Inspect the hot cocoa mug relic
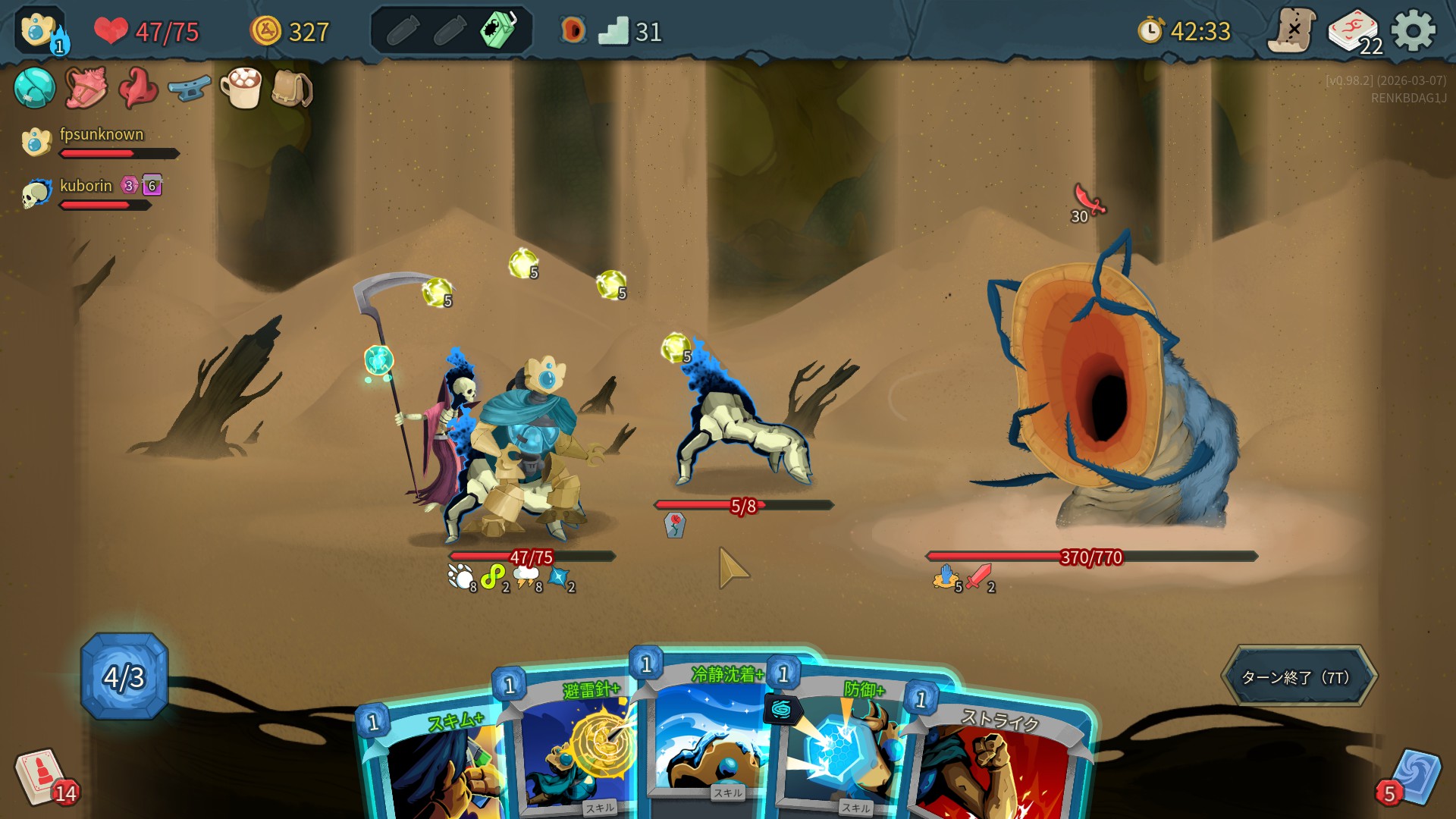Viewport: 1456px width, 819px height. 241,88
